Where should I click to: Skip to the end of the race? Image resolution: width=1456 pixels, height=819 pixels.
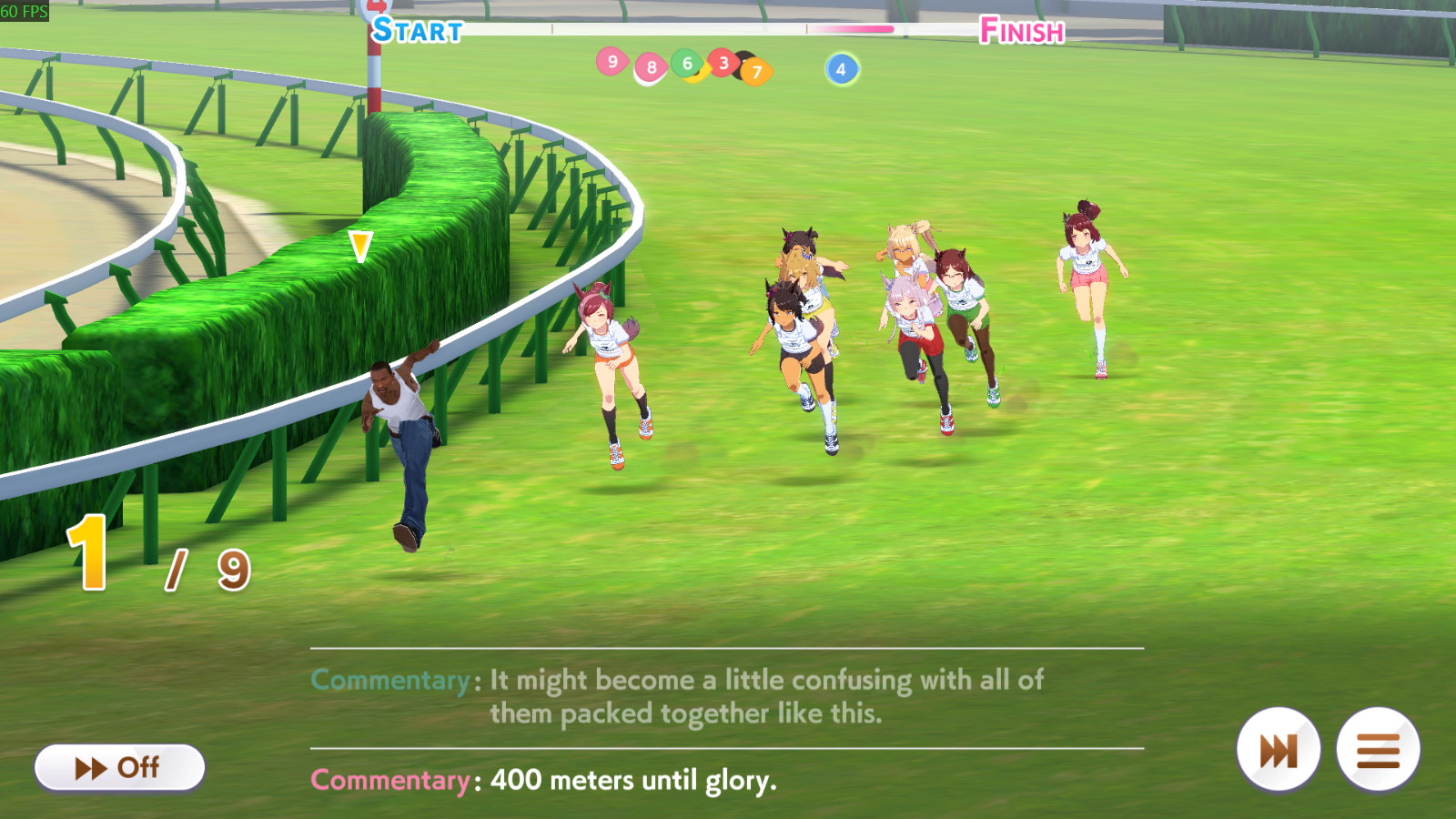point(1278,748)
